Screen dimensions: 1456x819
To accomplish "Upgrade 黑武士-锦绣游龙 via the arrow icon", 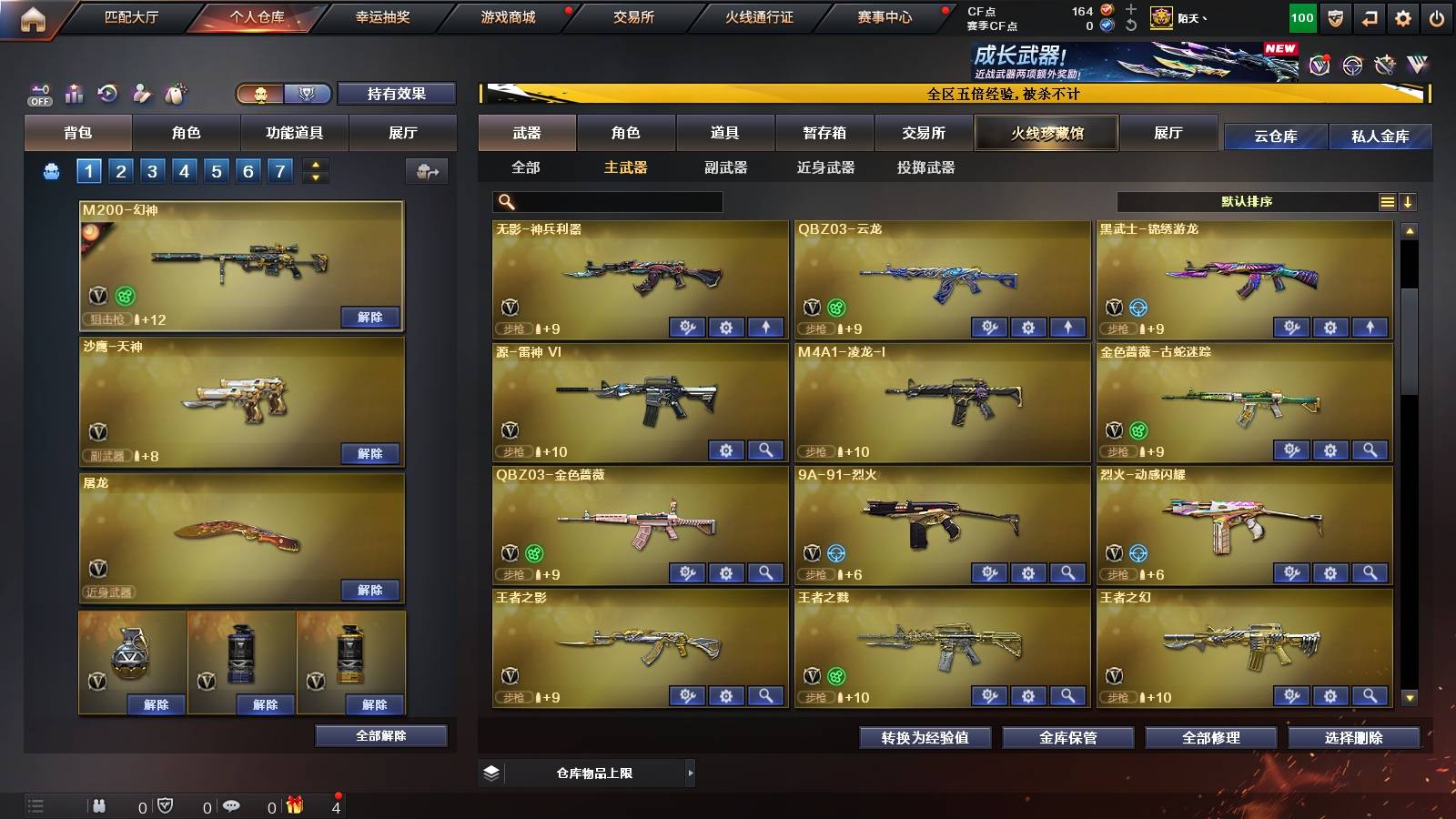I will (x=1368, y=327).
